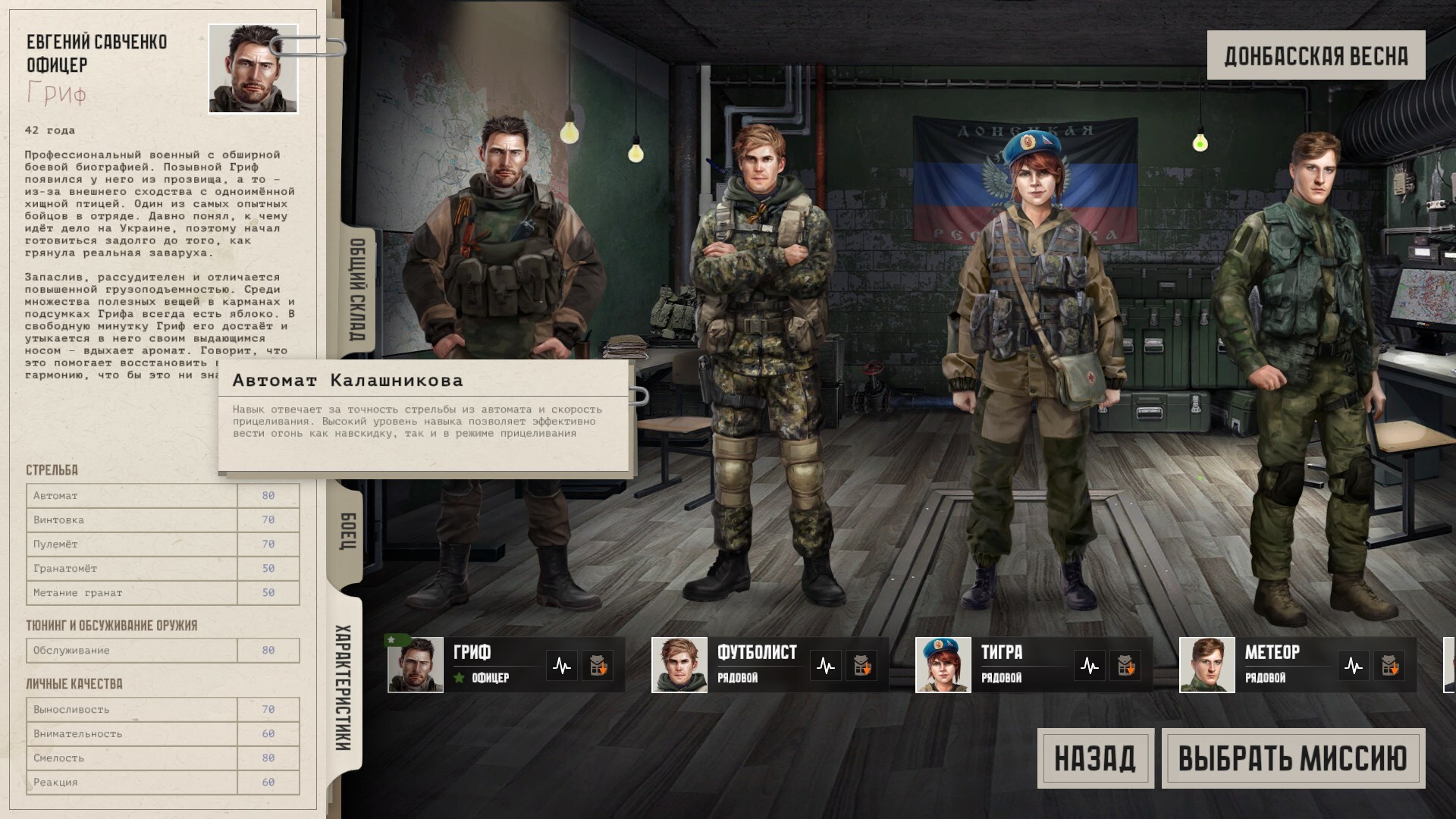Go back with the НАЗАД button

(x=1095, y=758)
